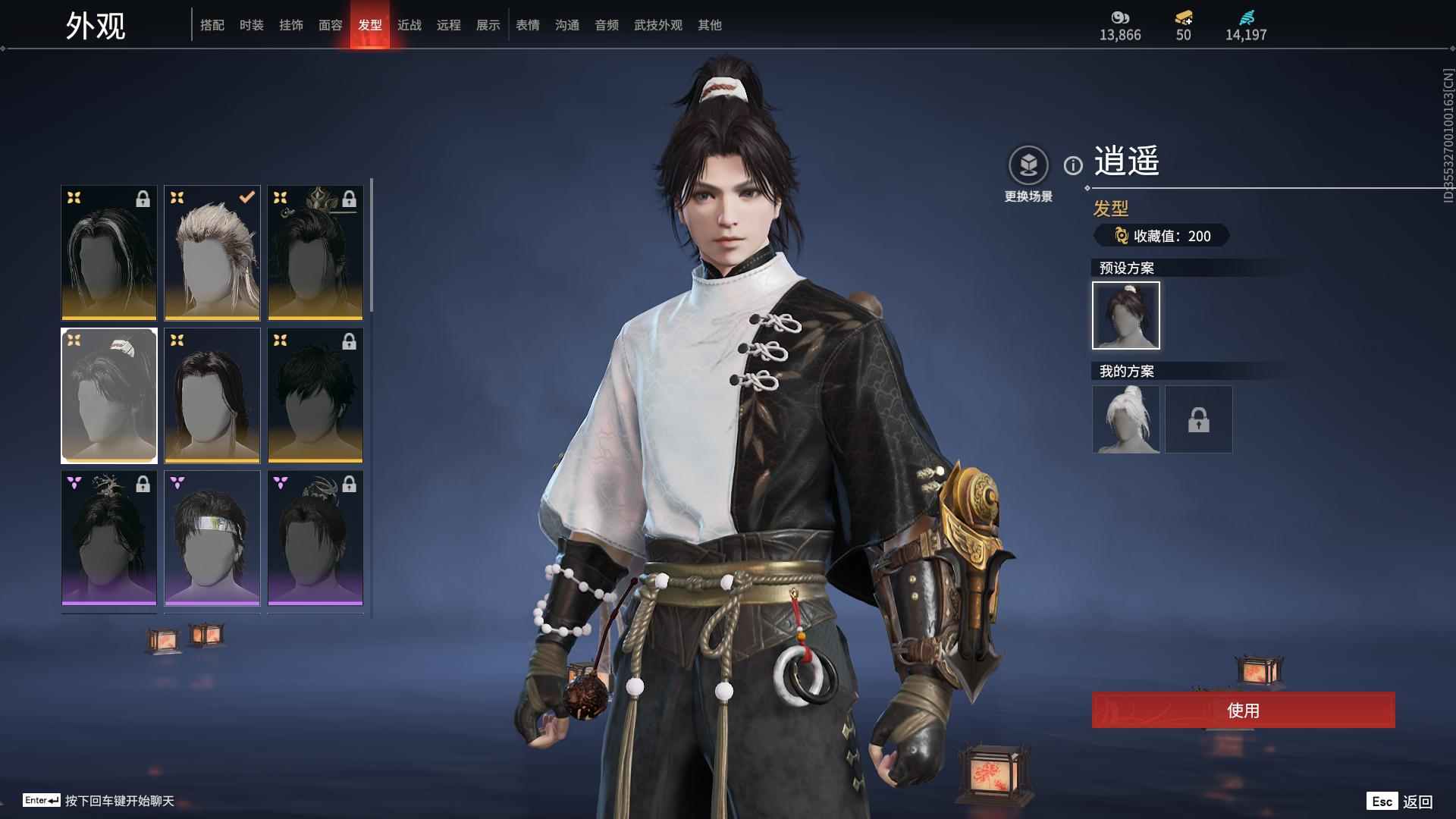
Task: Switch to the 远程 tab
Action: tap(449, 25)
